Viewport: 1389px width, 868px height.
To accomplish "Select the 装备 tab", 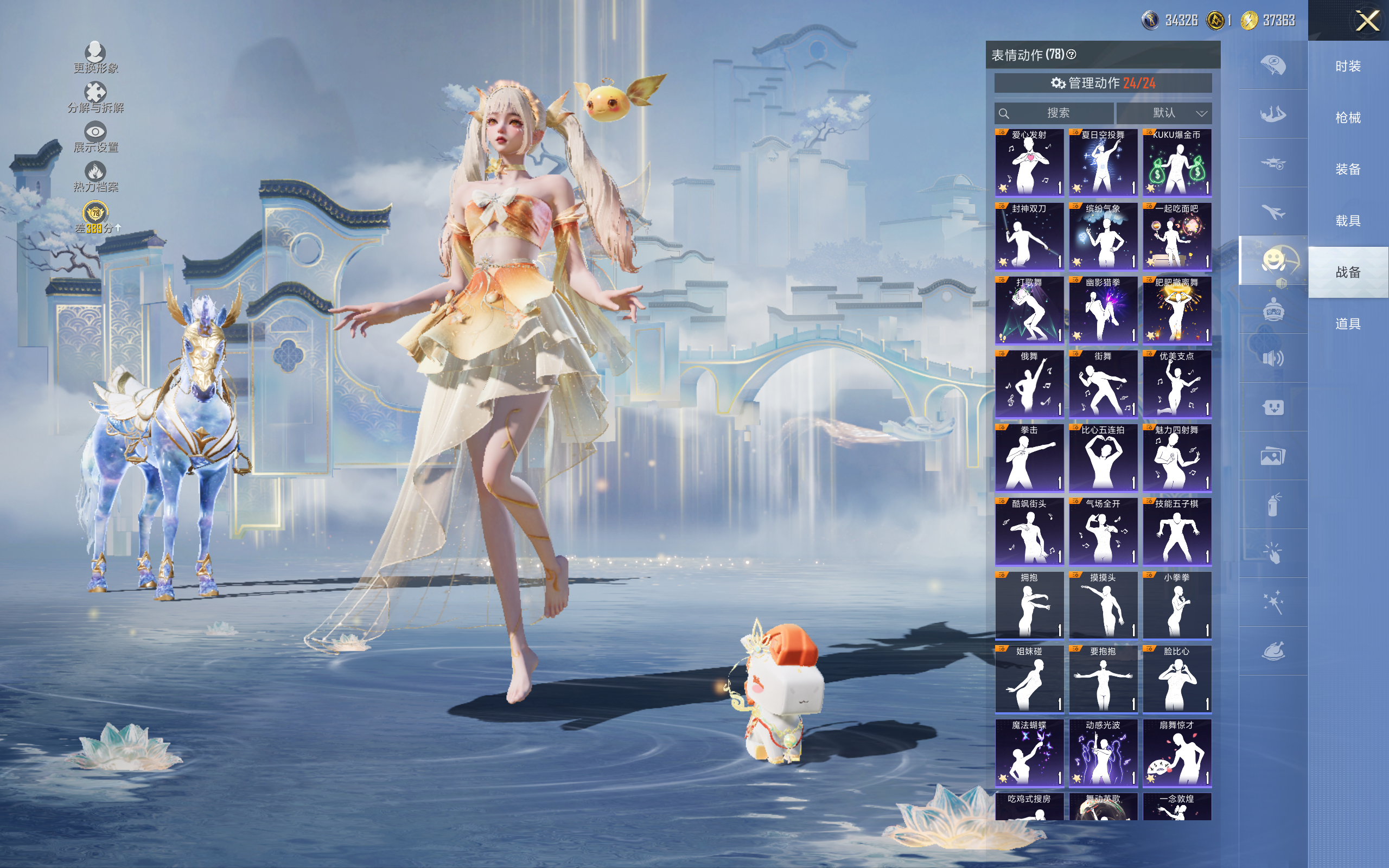I will coord(1348,169).
